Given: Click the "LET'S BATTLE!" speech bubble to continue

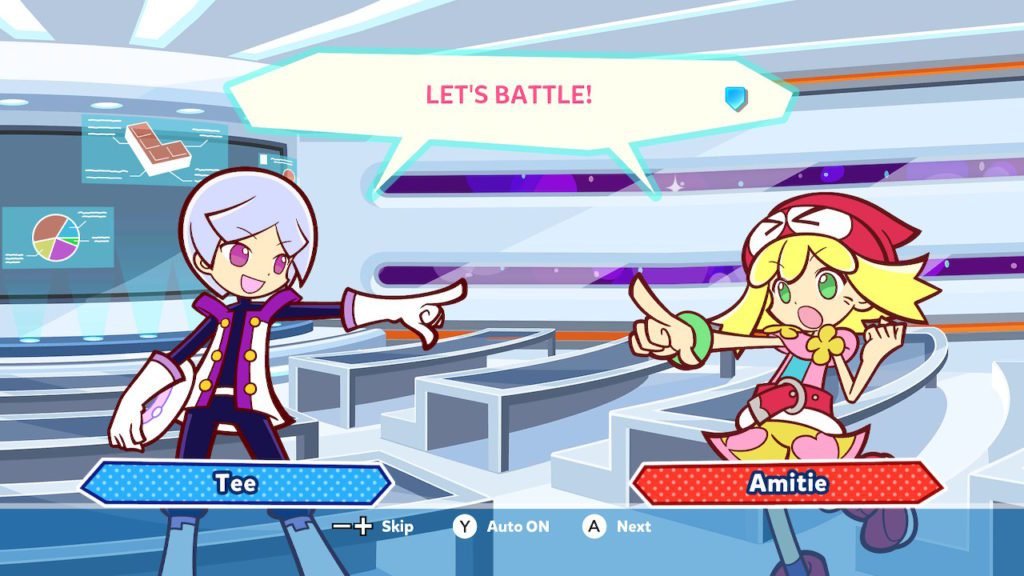Looking at the screenshot, I should coord(509,97).
